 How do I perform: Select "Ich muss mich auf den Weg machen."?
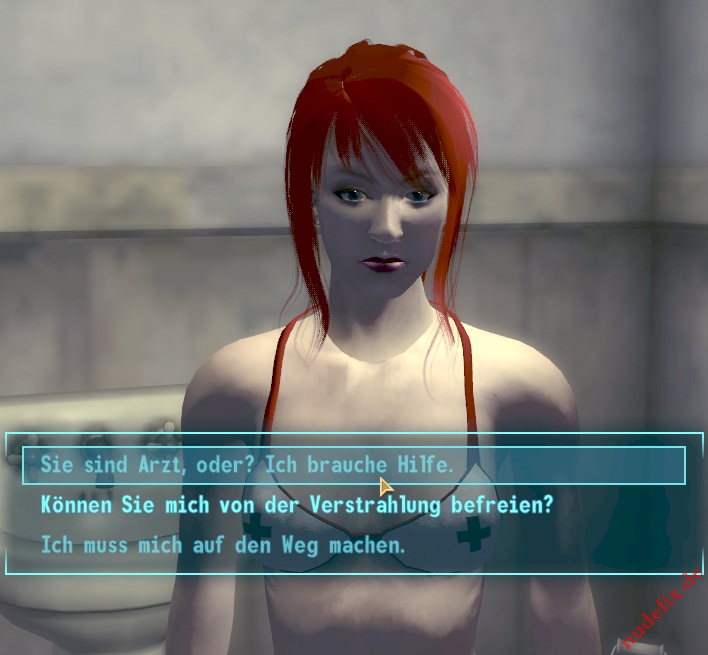223,546
